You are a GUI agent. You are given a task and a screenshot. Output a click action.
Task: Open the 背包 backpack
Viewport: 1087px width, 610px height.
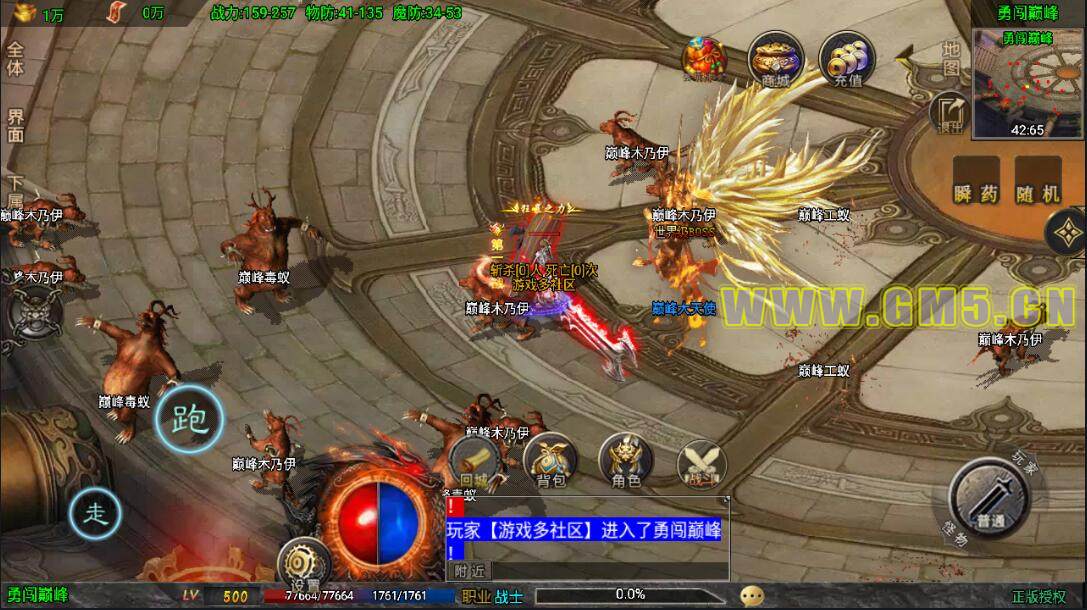coord(551,461)
